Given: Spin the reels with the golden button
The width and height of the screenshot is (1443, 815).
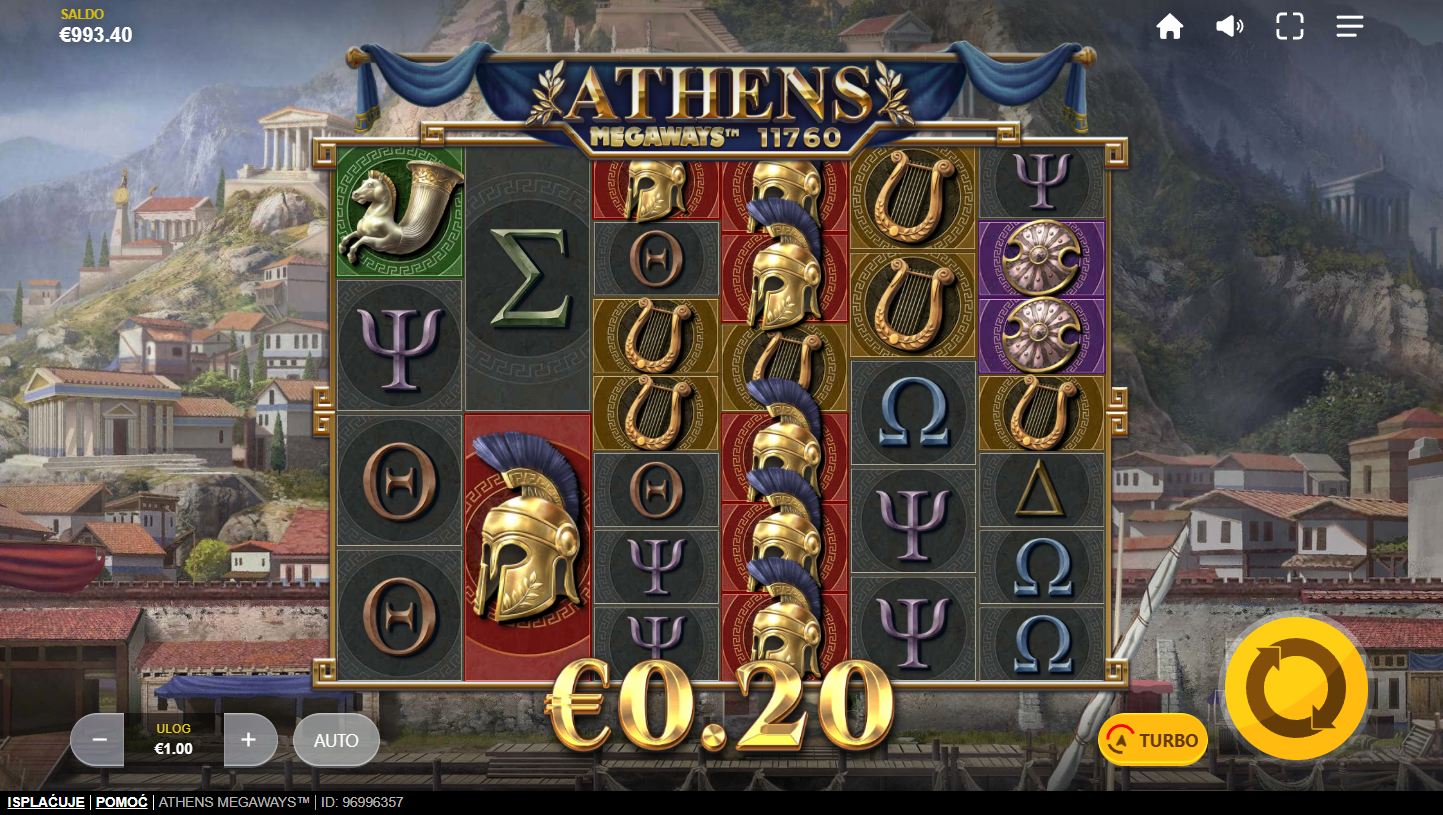Looking at the screenshot, I should click(x=1296, y=689).
